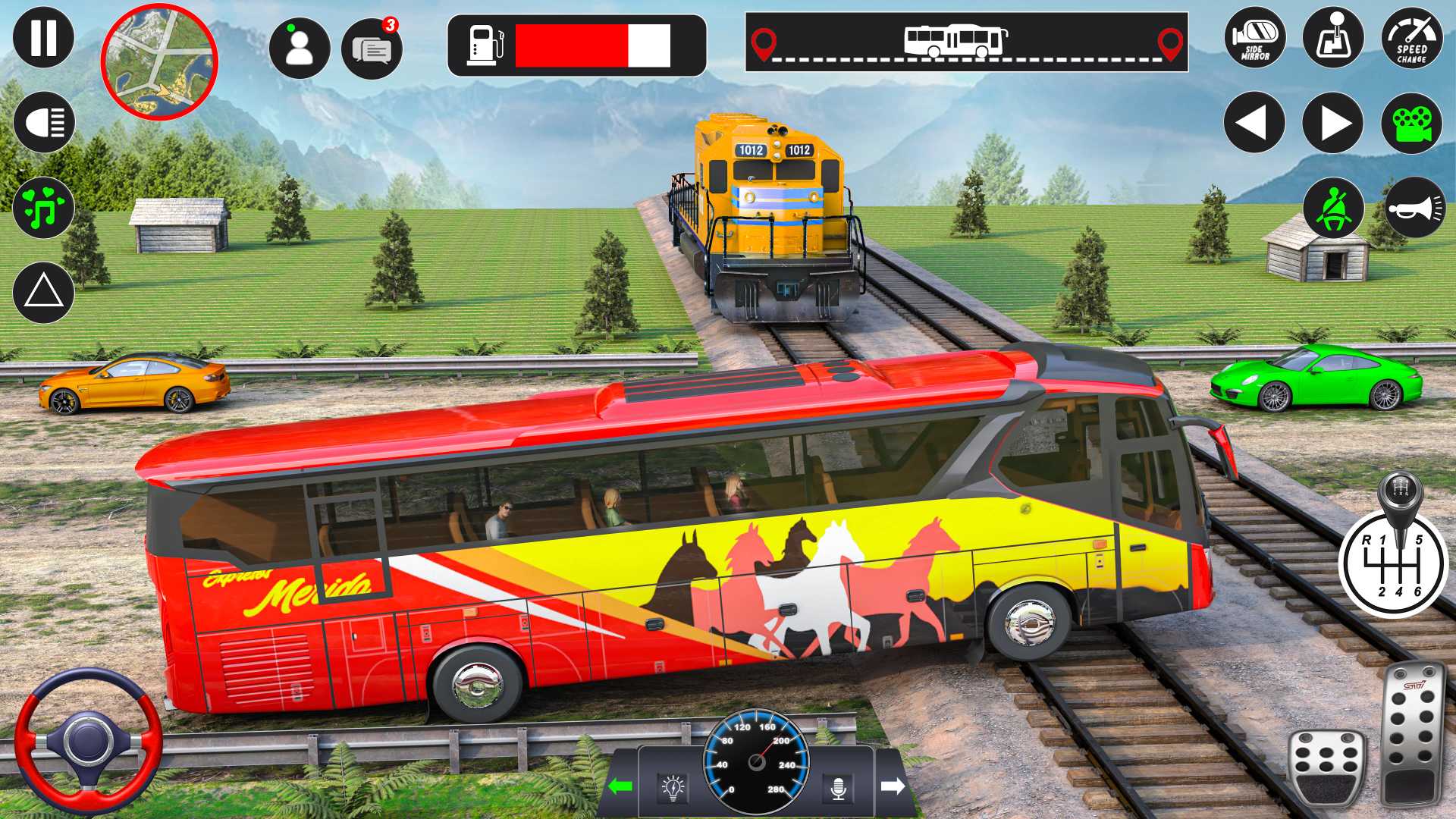Screen dimensions: 1456x819
Task: Toggle the headlights button
Action: [43, 122]
